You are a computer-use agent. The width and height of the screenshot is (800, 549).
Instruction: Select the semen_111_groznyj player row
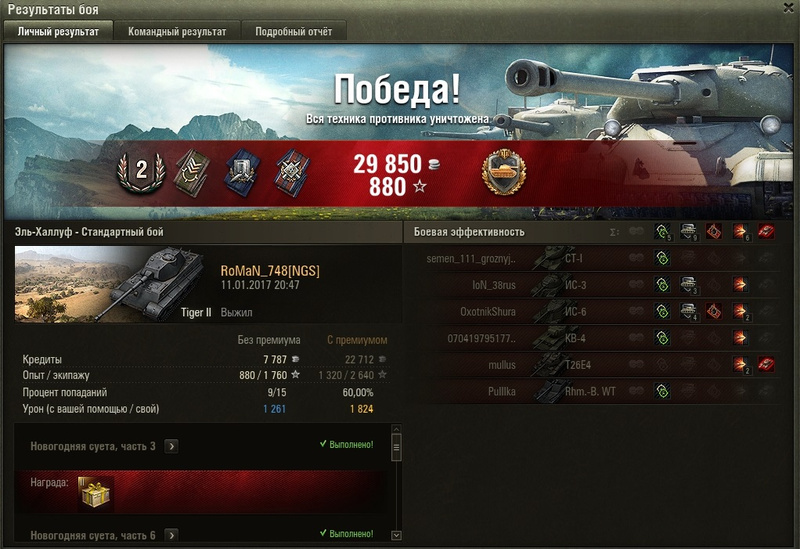tap(600, 258)
